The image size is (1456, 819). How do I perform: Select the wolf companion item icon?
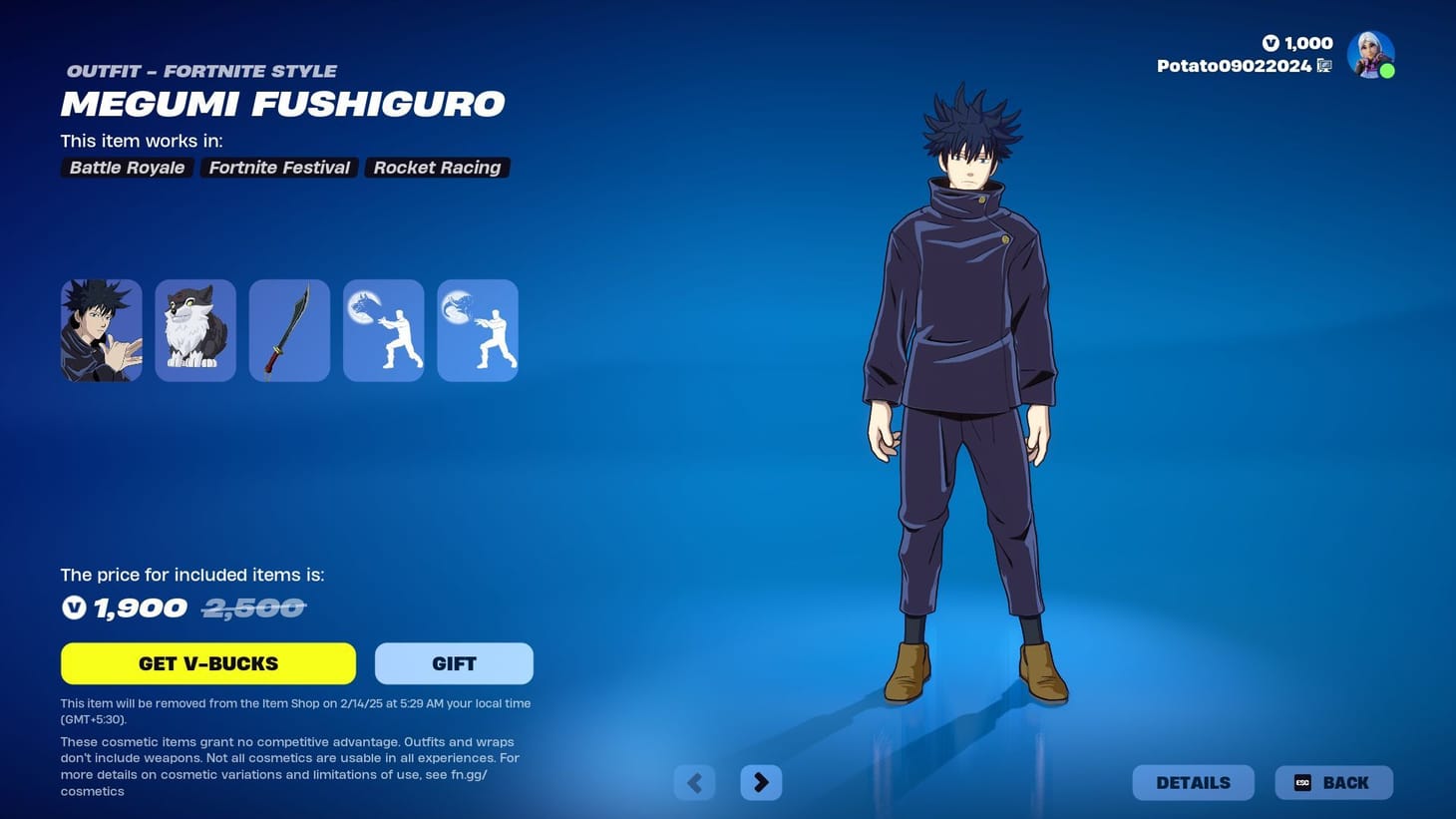tap(194, 329)
